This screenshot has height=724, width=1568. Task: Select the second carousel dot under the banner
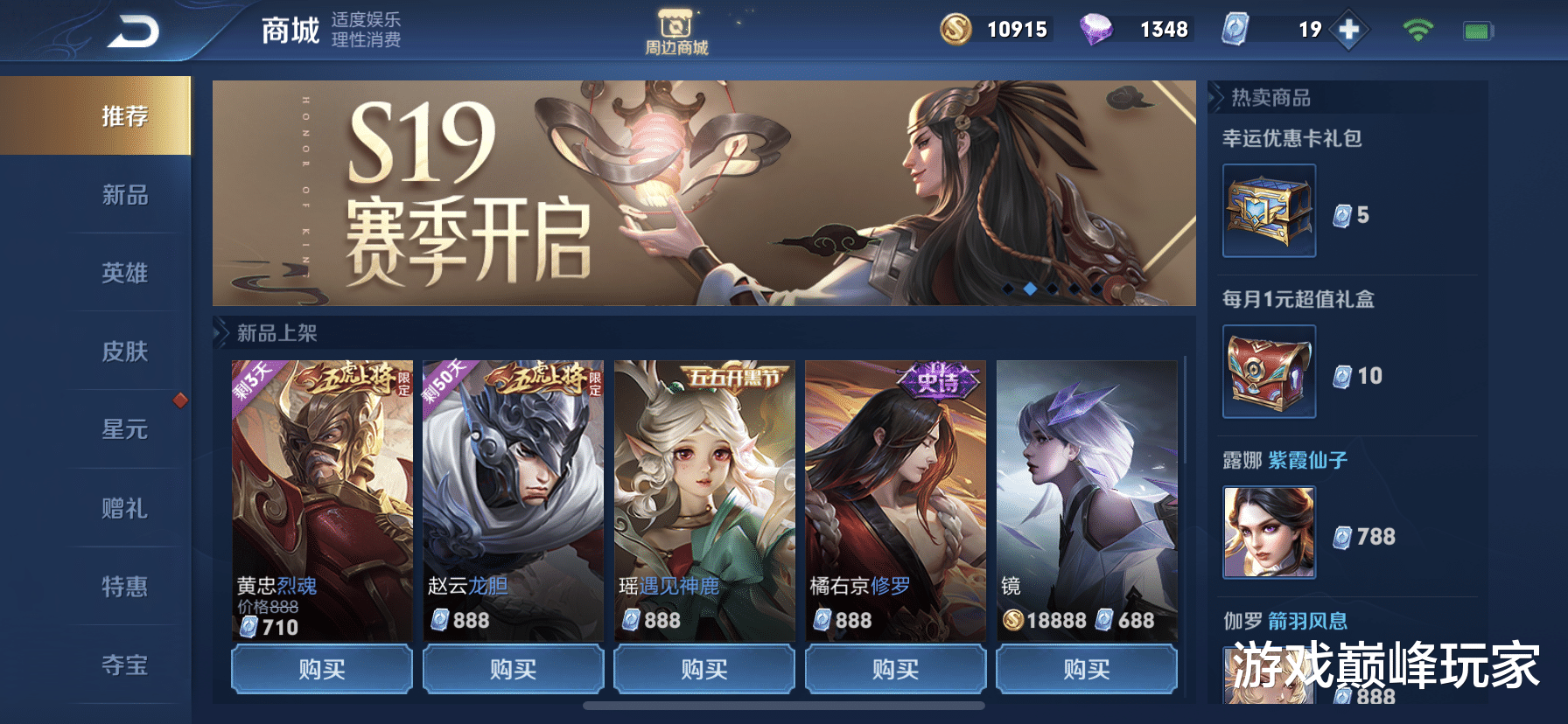tap(1030, 289)
